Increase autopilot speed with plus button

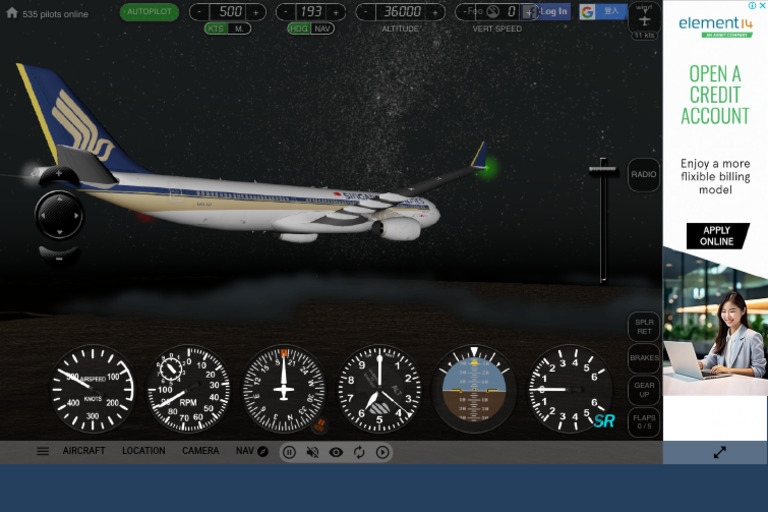[257, 12]
